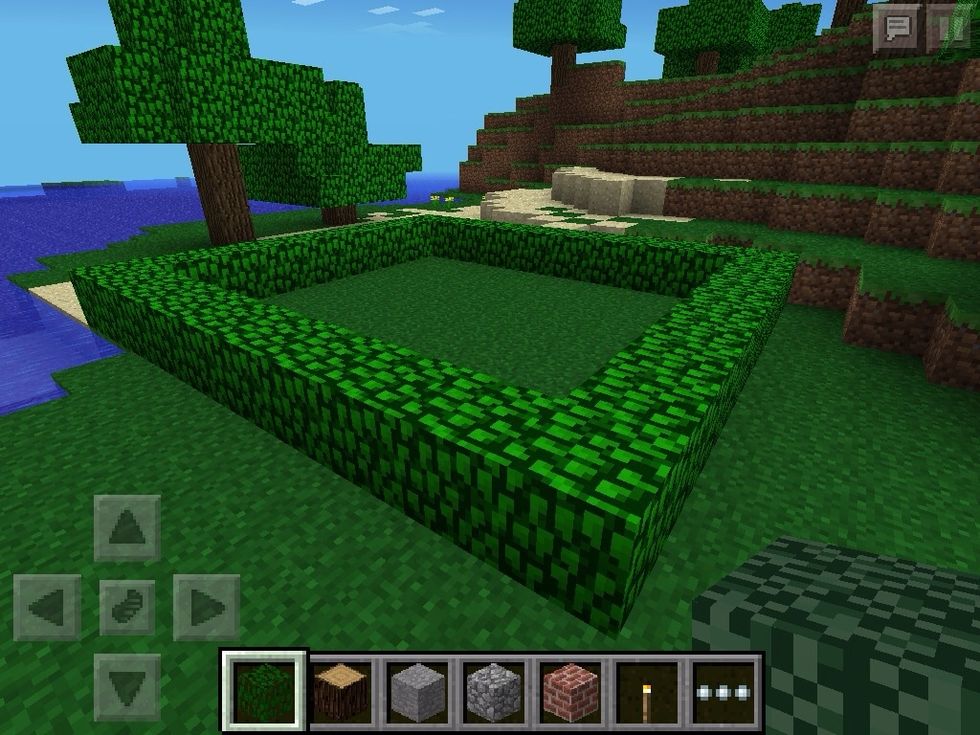This screenshot has height=735, width=980.
Task: Open the chat with the speech bubble button
Action: pyautogui.click(x=897, y=29)
